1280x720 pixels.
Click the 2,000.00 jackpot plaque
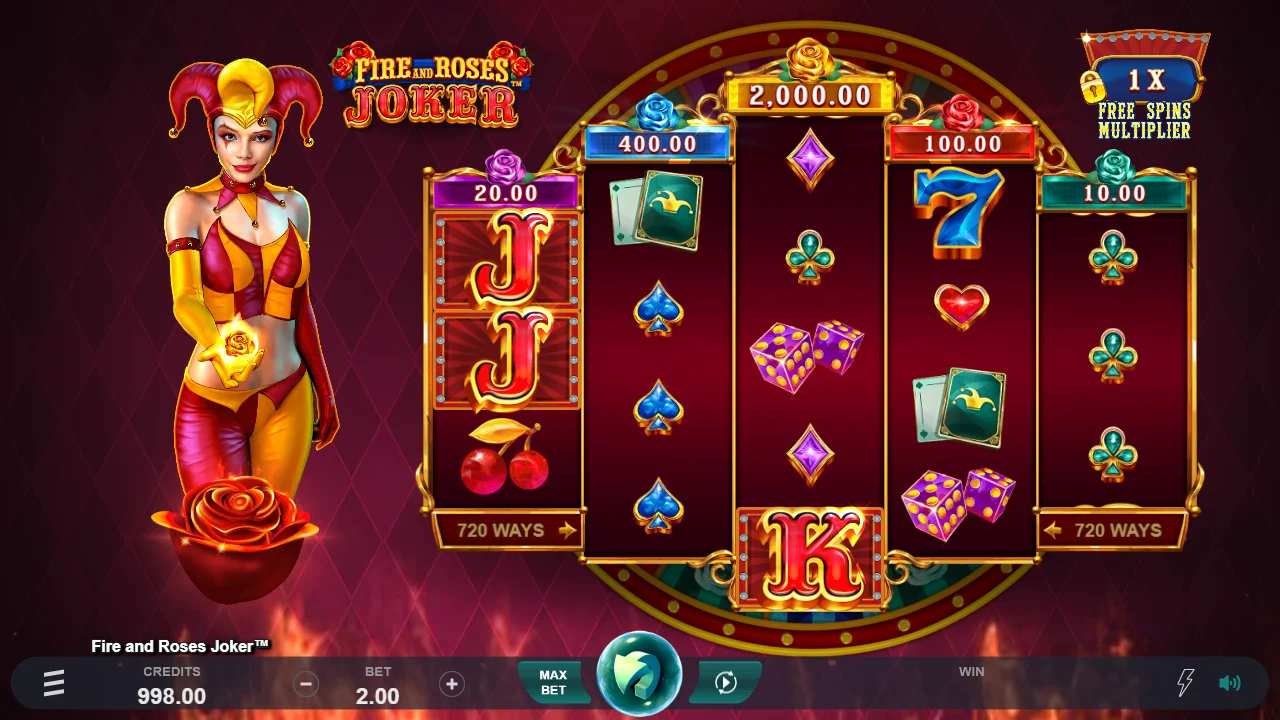809,96
